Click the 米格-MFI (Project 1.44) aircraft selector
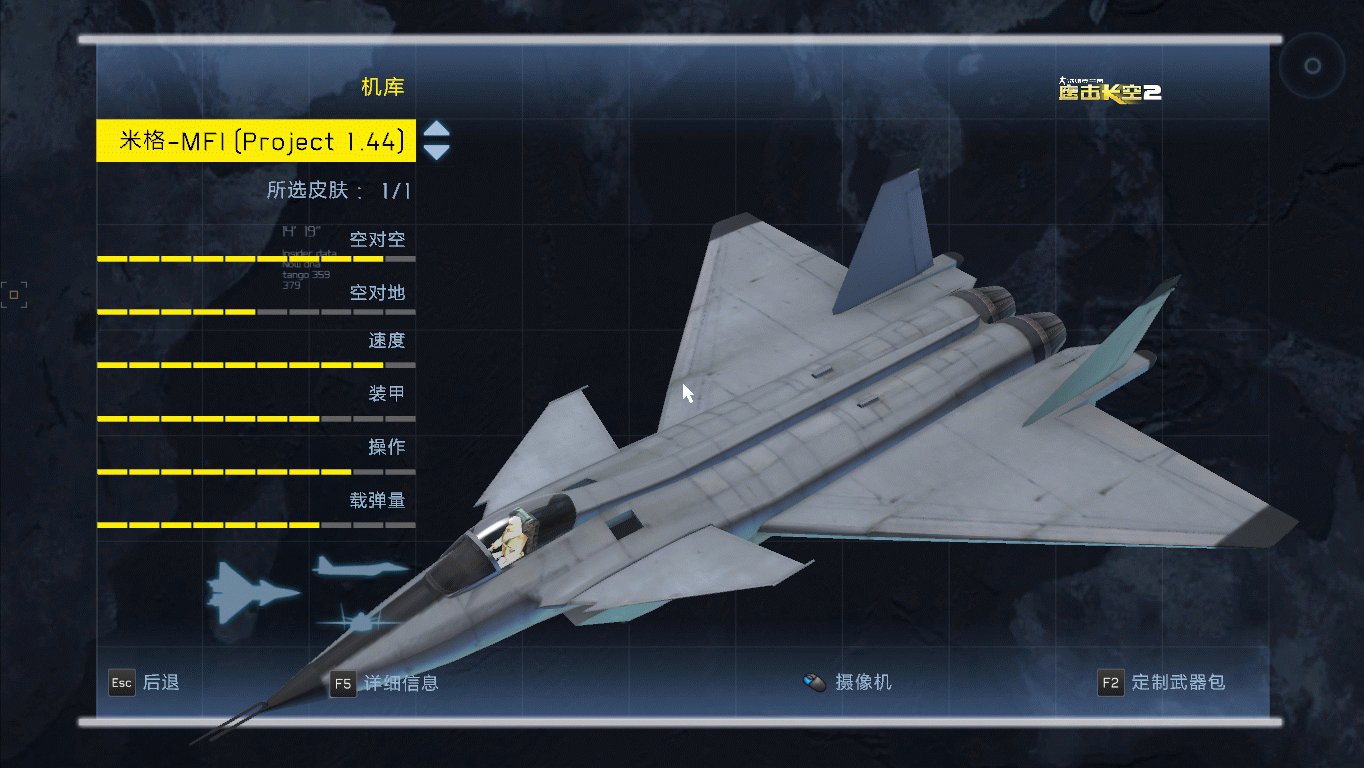This screenshot has height=768, width=1364. [256, 141]
